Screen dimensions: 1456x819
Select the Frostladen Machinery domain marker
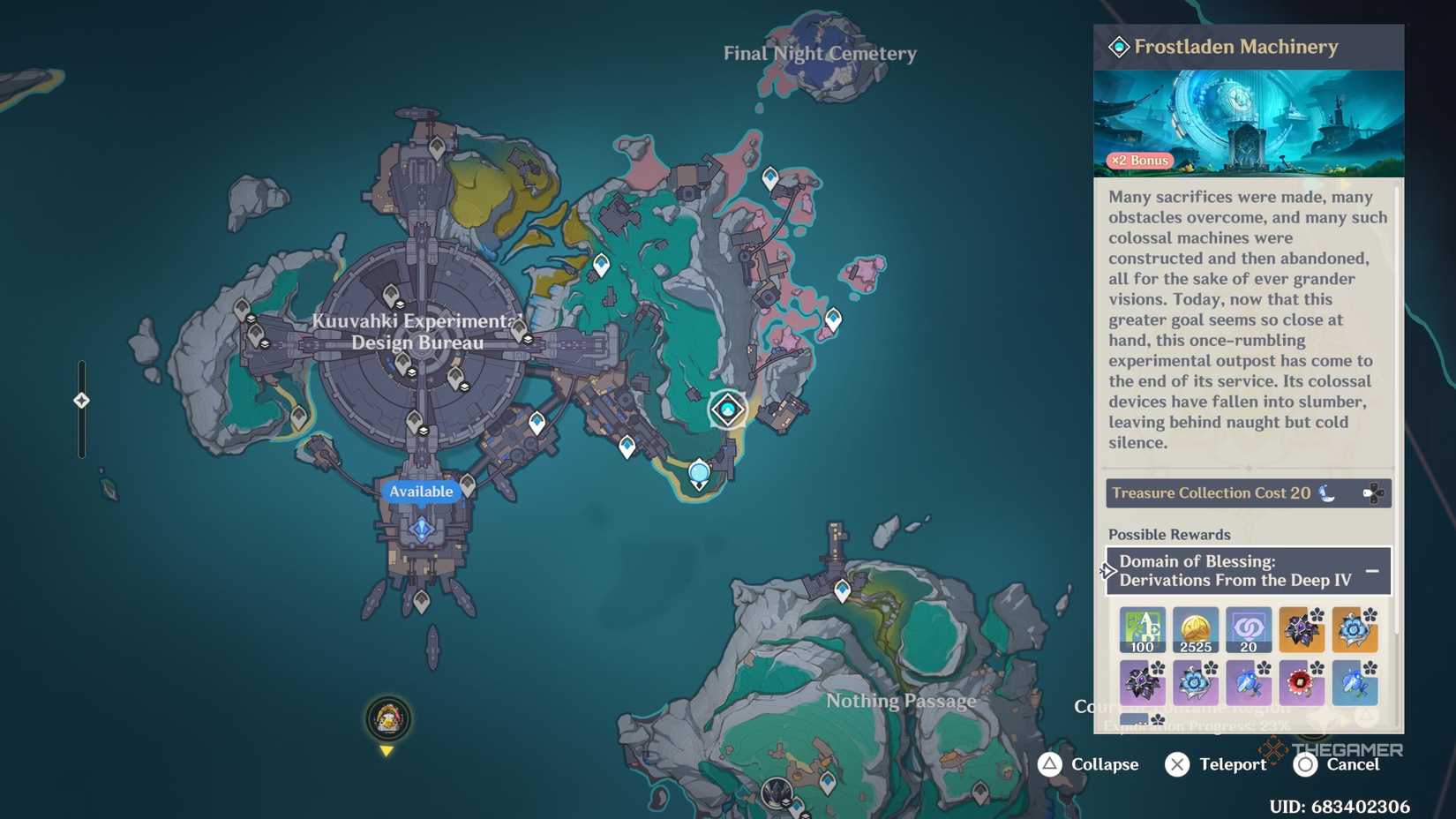coord(728,409)
